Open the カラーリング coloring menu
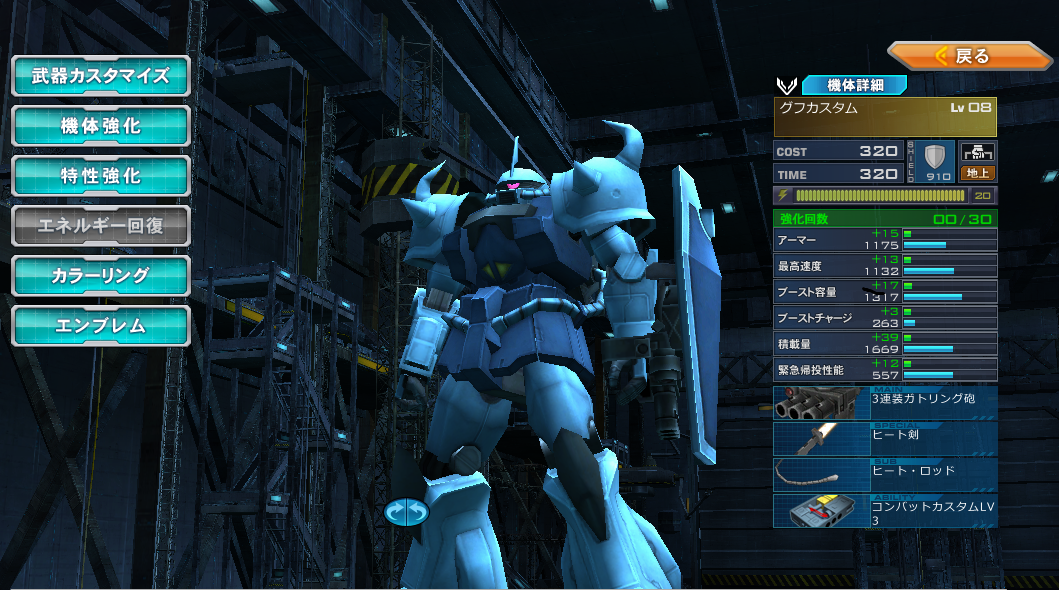This screenshot has height=590, width=1059. [x=100, y=276]
